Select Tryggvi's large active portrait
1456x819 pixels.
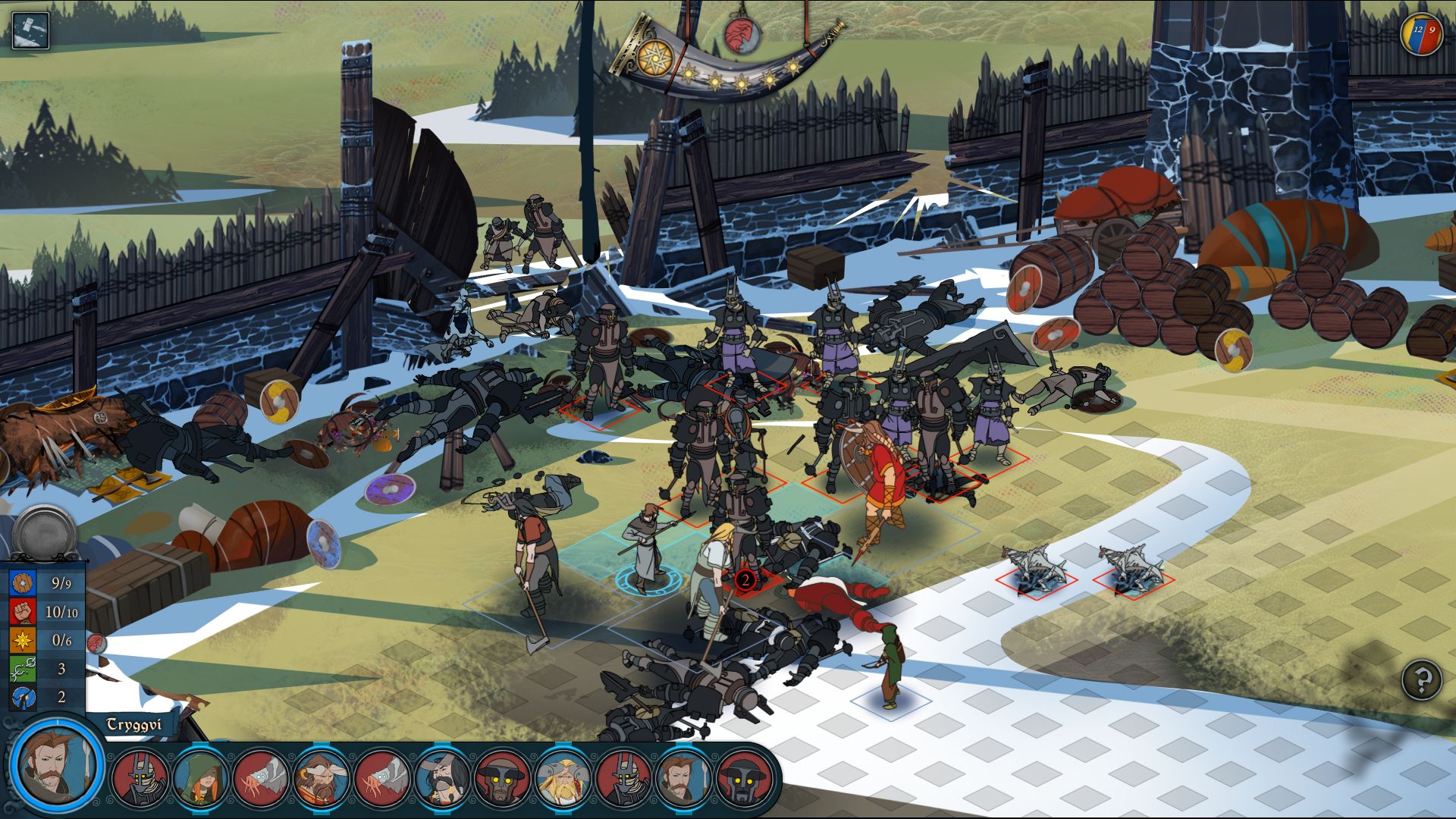click(57, 764)
